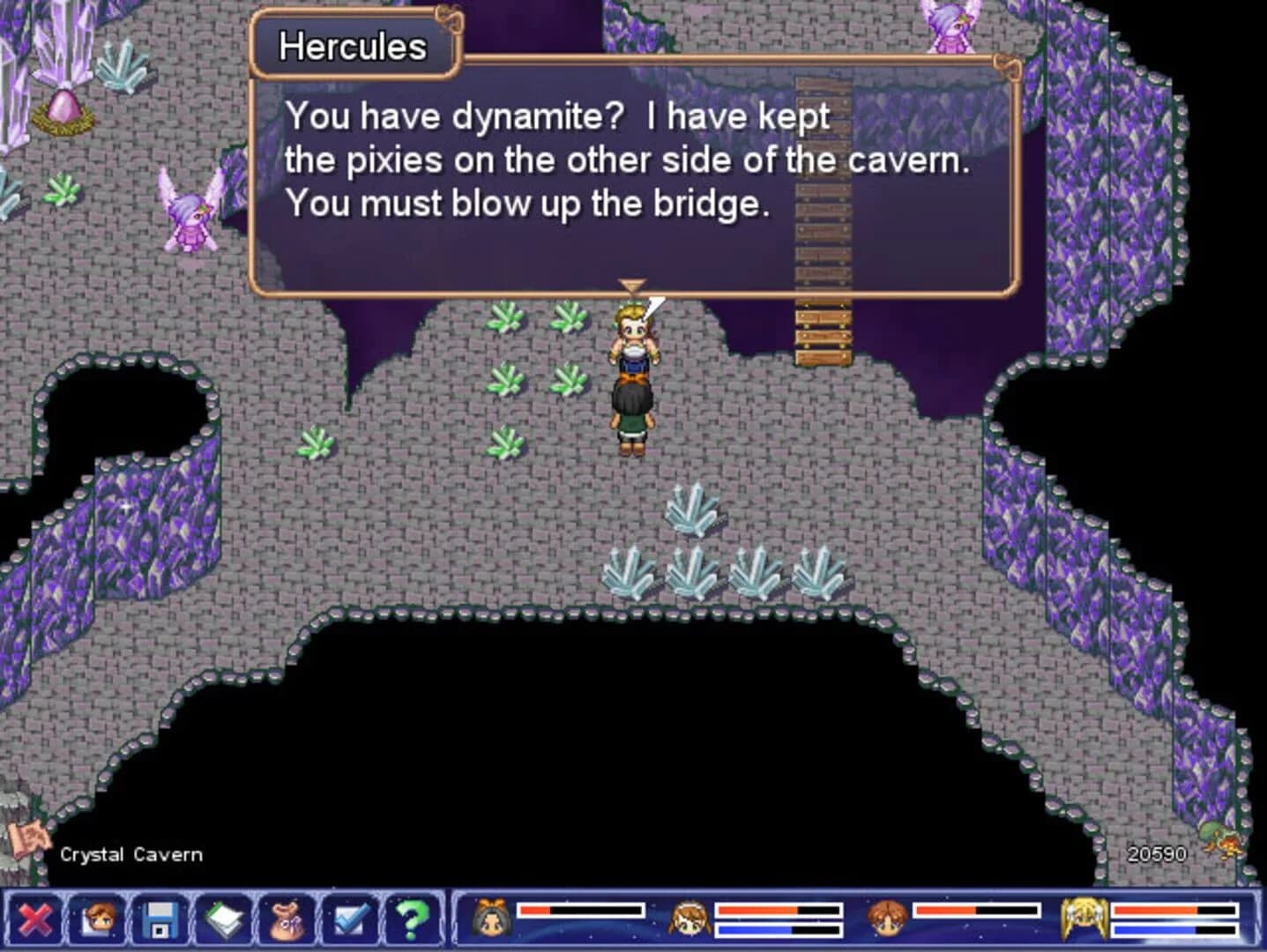1267x952 pixels.
Task: Click the red X exit icon
Action: pos(35,919)
